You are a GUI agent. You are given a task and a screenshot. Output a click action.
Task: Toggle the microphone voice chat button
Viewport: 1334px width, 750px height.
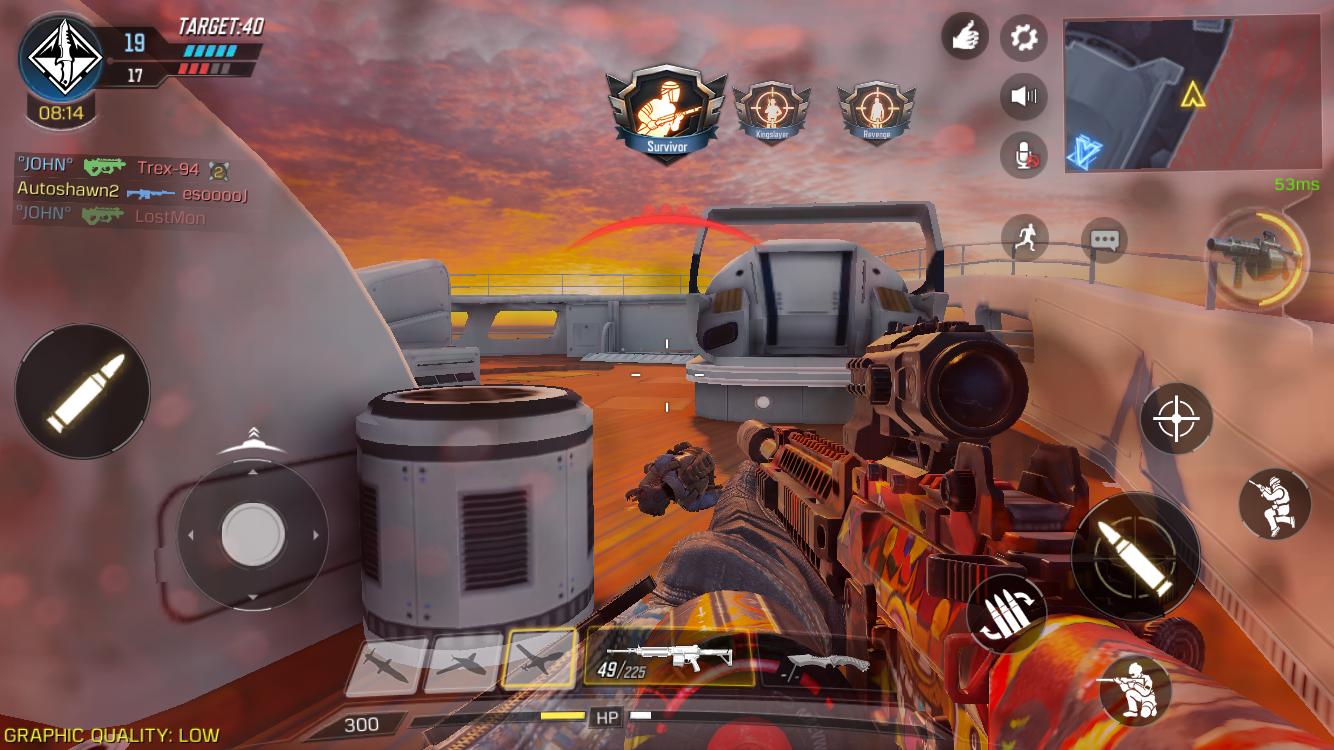pyautogui.click(x=1024, y=156)
